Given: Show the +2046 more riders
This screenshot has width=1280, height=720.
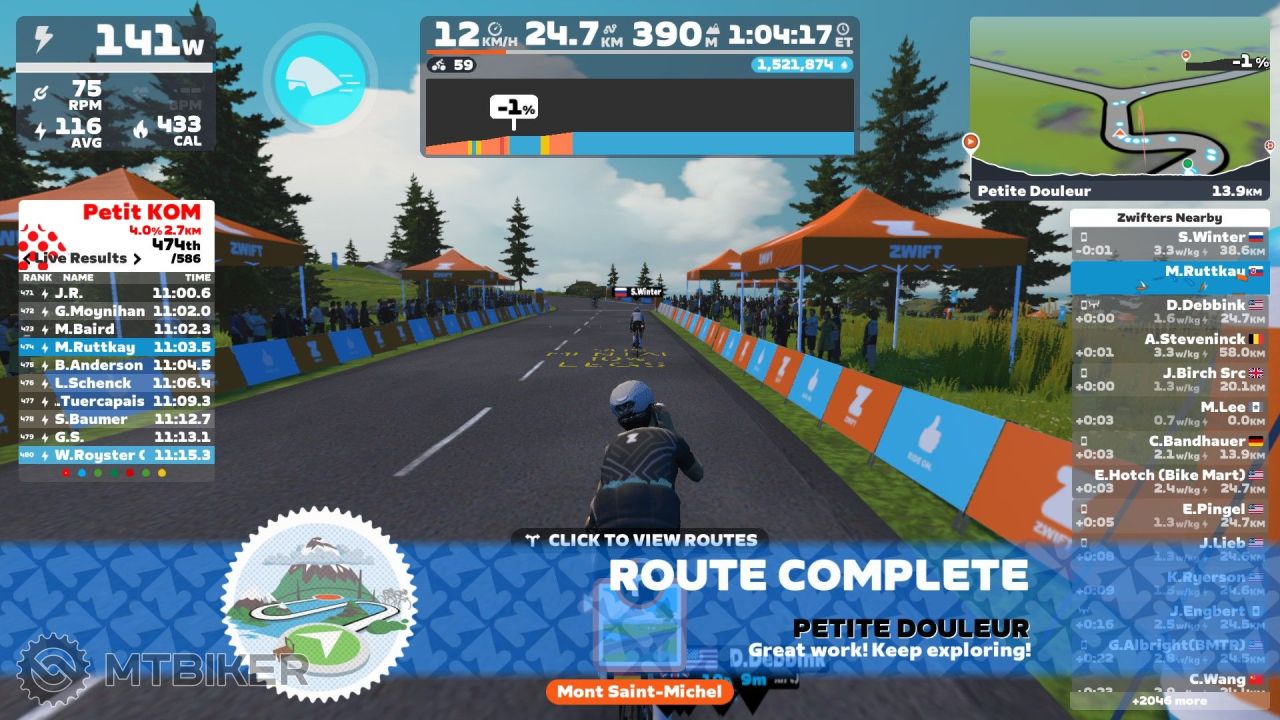Looking at the screenshot, I should tap(1169, 701).
